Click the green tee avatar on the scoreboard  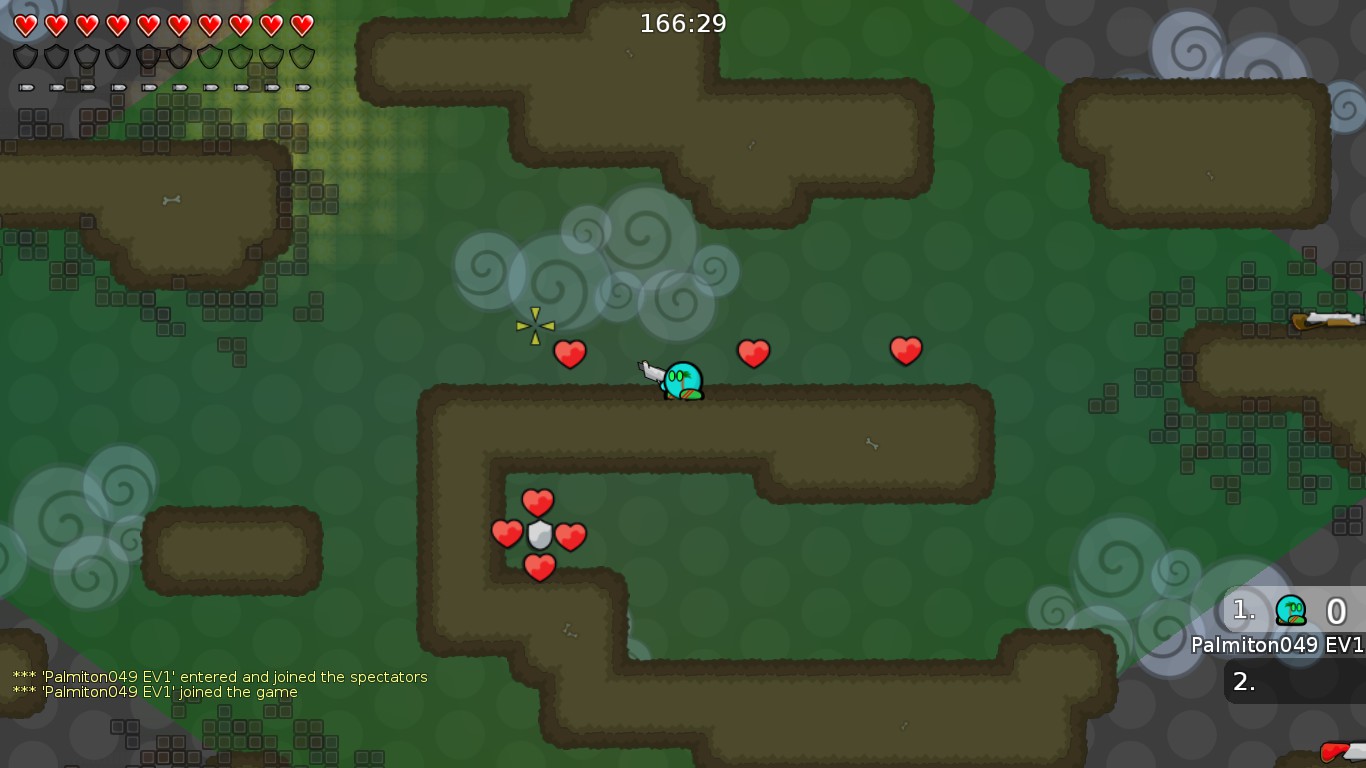click(1289, 610)
